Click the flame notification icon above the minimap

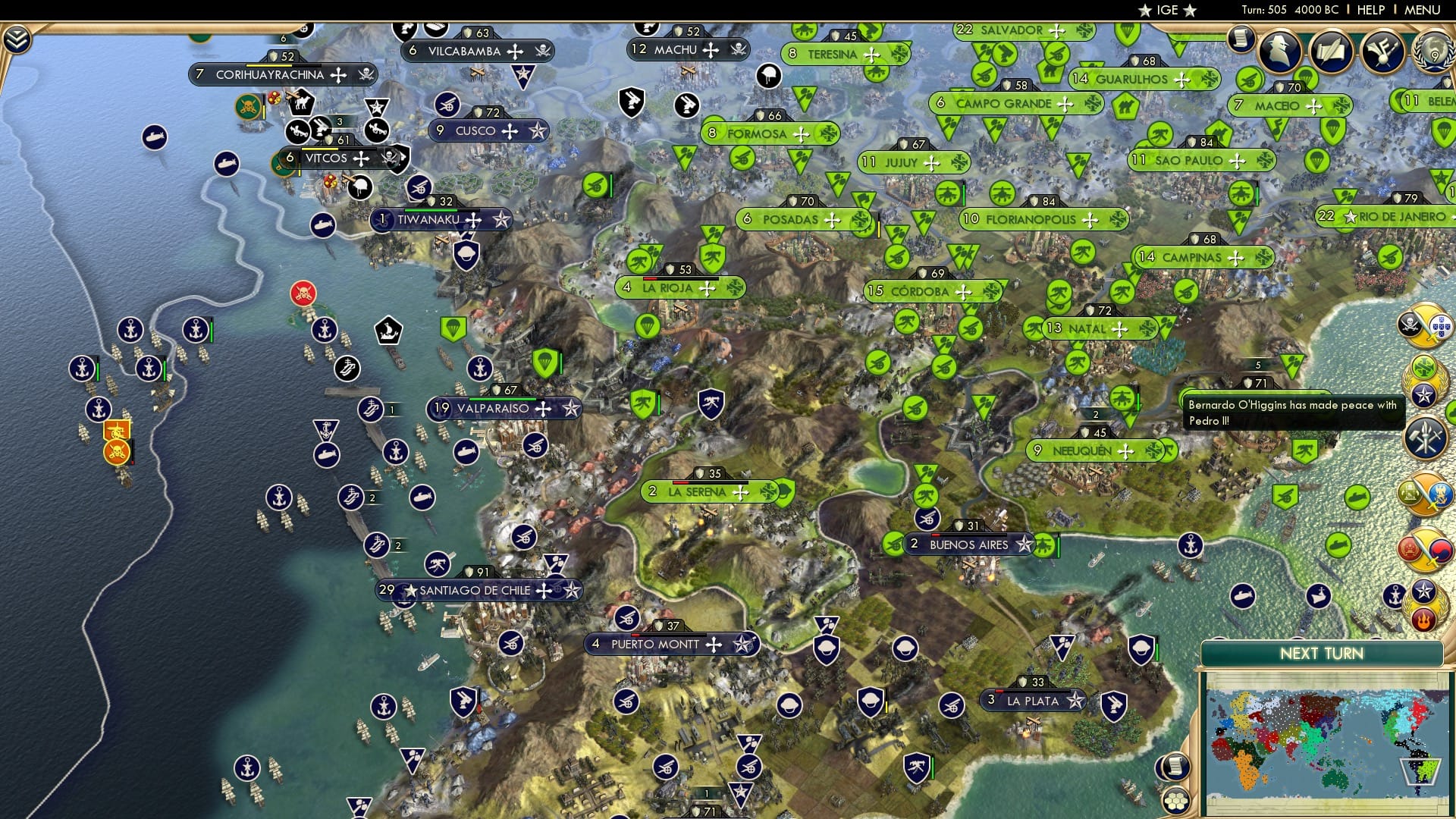pyautogui.click(x=1423, y=620)
